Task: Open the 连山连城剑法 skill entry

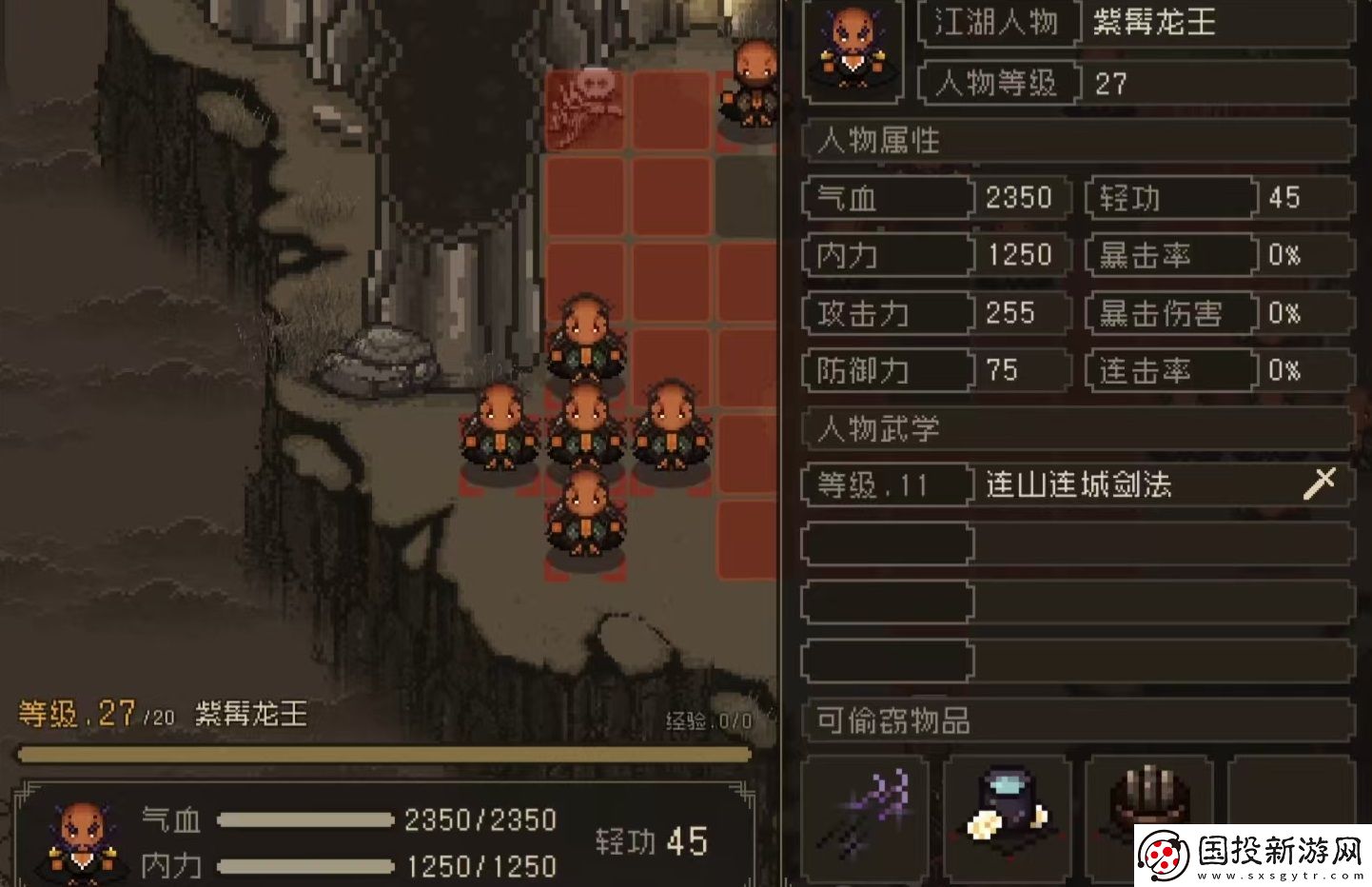Action: pyautogui.click(x=1080, y=485)
